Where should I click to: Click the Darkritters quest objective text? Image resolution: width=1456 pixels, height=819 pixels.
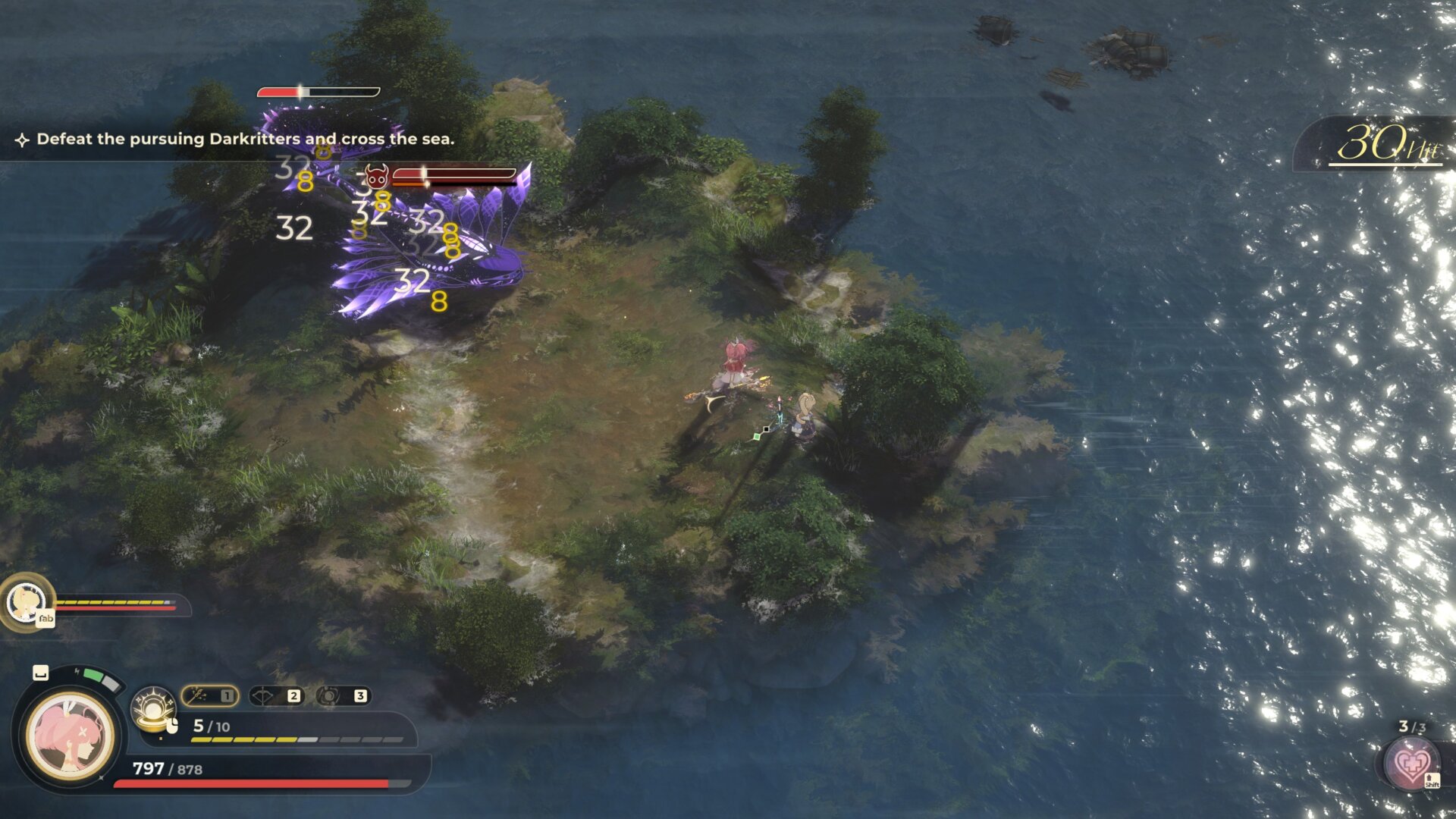click(245, 139)
